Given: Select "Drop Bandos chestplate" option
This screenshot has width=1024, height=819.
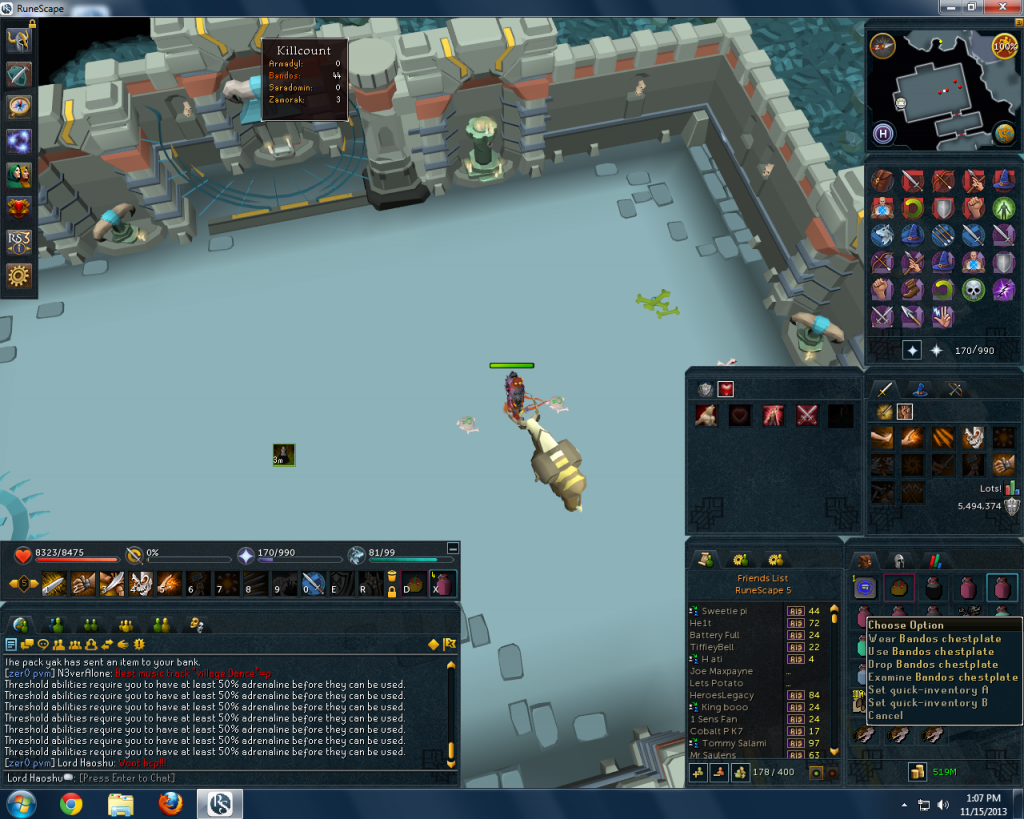Looking at the screenshot, I should point(933,664).
